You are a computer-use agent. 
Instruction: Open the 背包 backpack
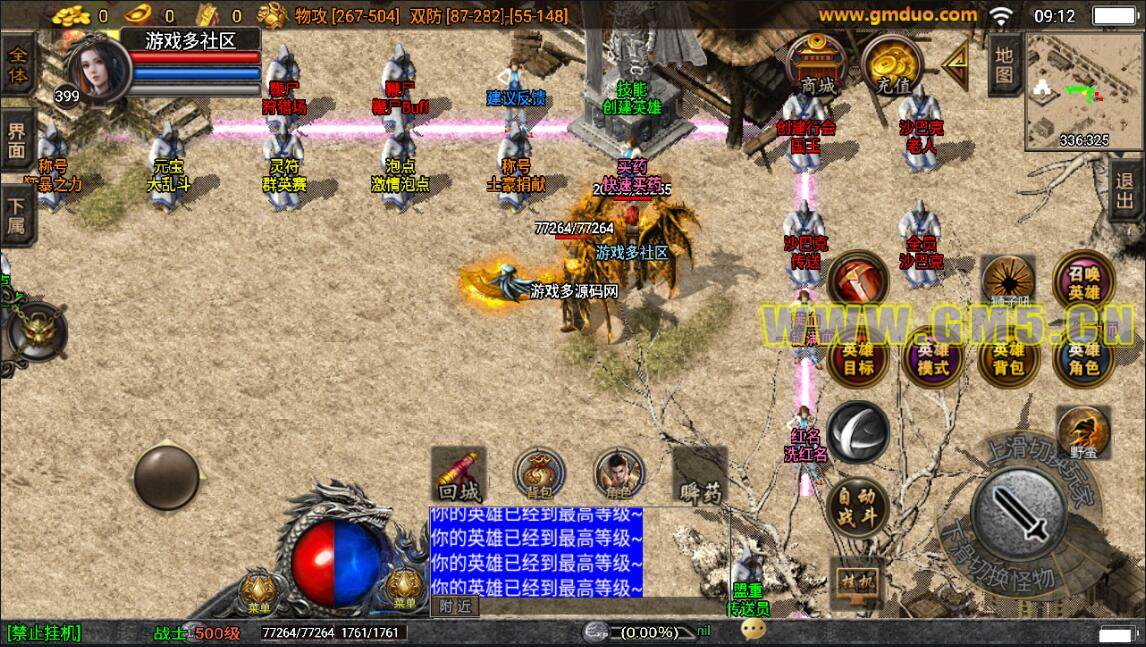click(x=539, y=475)
